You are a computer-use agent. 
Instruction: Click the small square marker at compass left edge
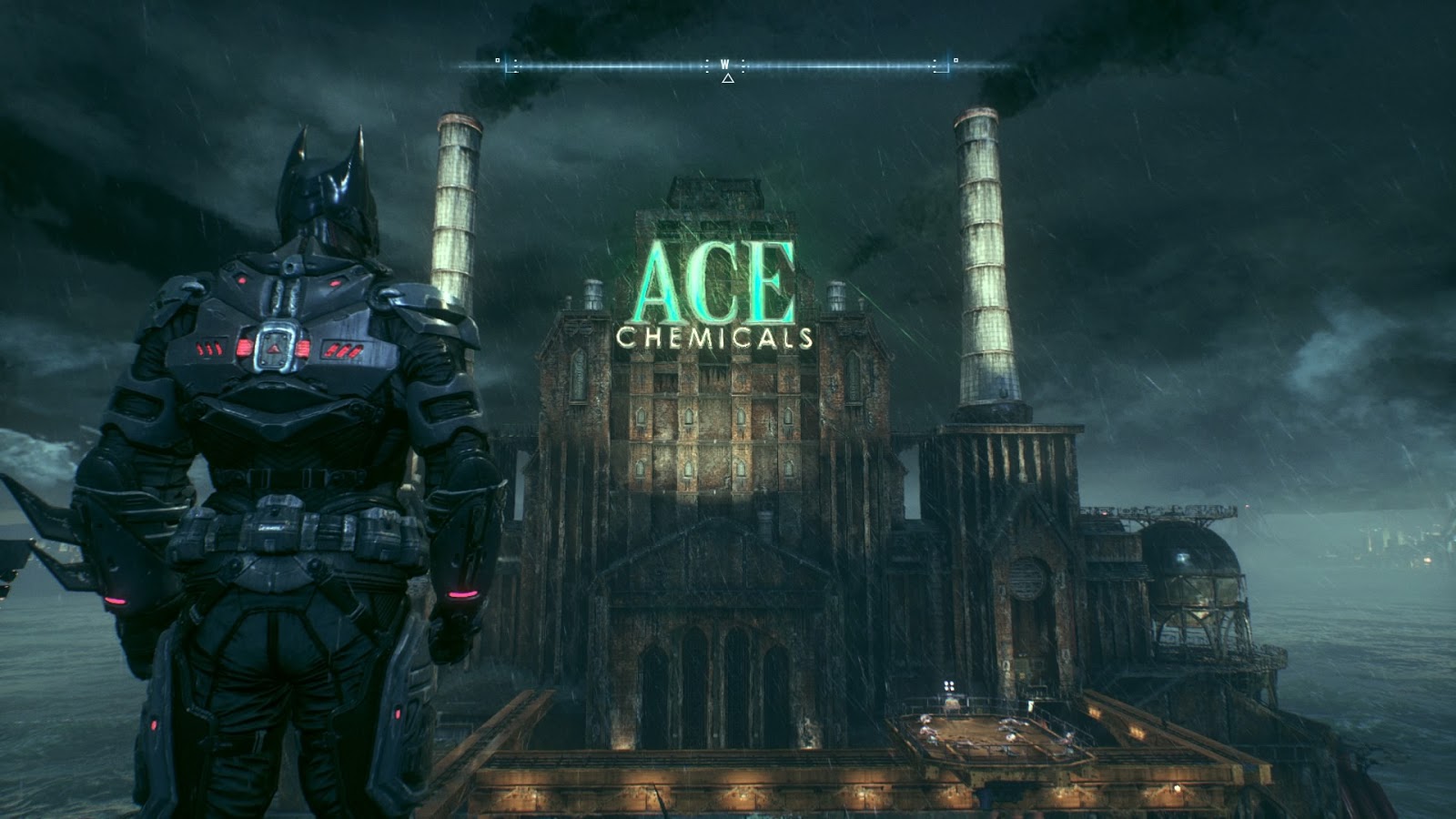tap(498, 60)
